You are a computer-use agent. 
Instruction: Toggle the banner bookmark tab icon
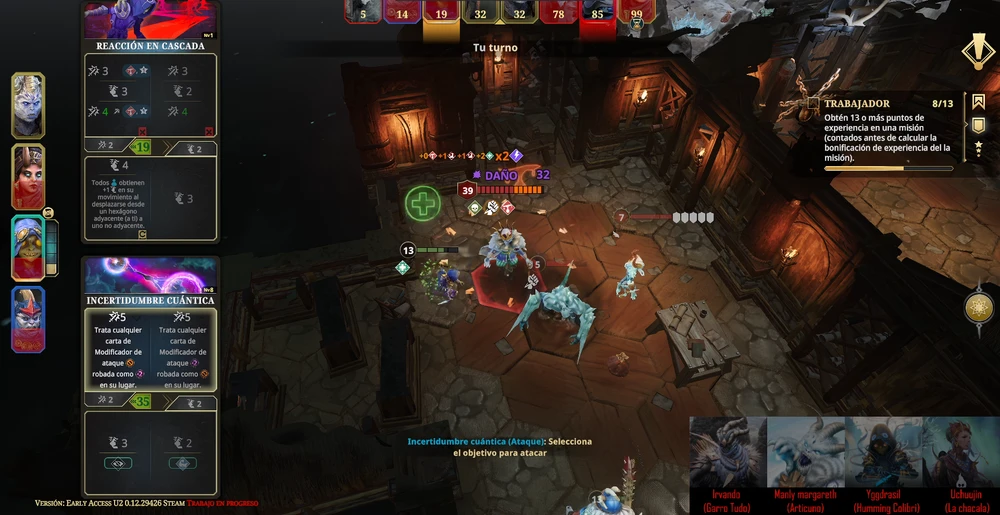(978, 102)
